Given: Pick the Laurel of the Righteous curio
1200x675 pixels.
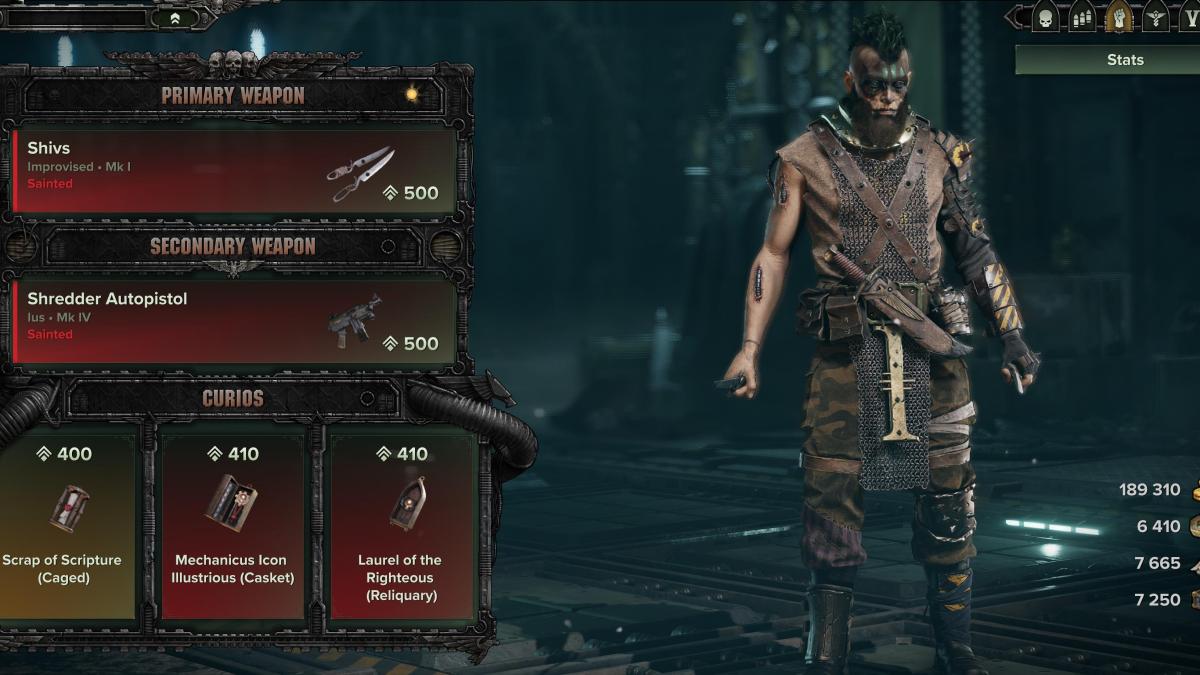Looking at the screenshot, I should point(399,523).
